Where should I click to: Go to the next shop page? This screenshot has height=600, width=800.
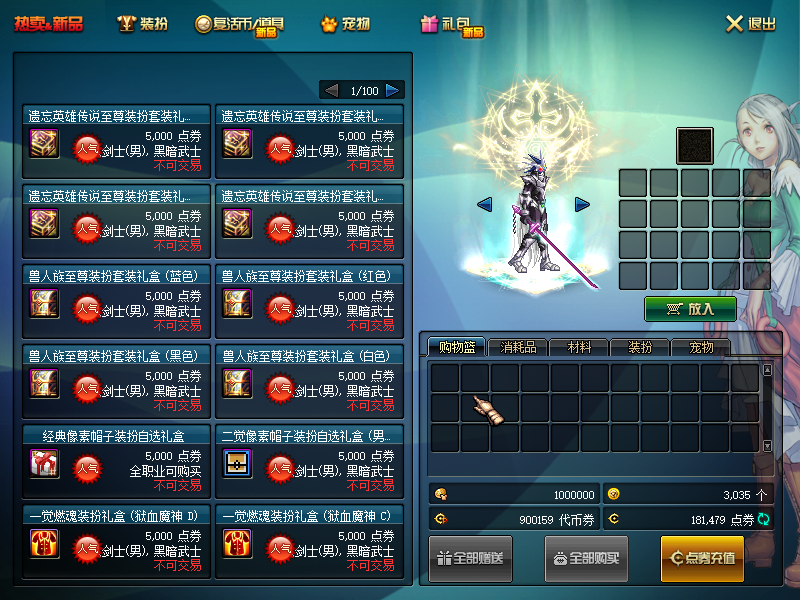[393, 90]
